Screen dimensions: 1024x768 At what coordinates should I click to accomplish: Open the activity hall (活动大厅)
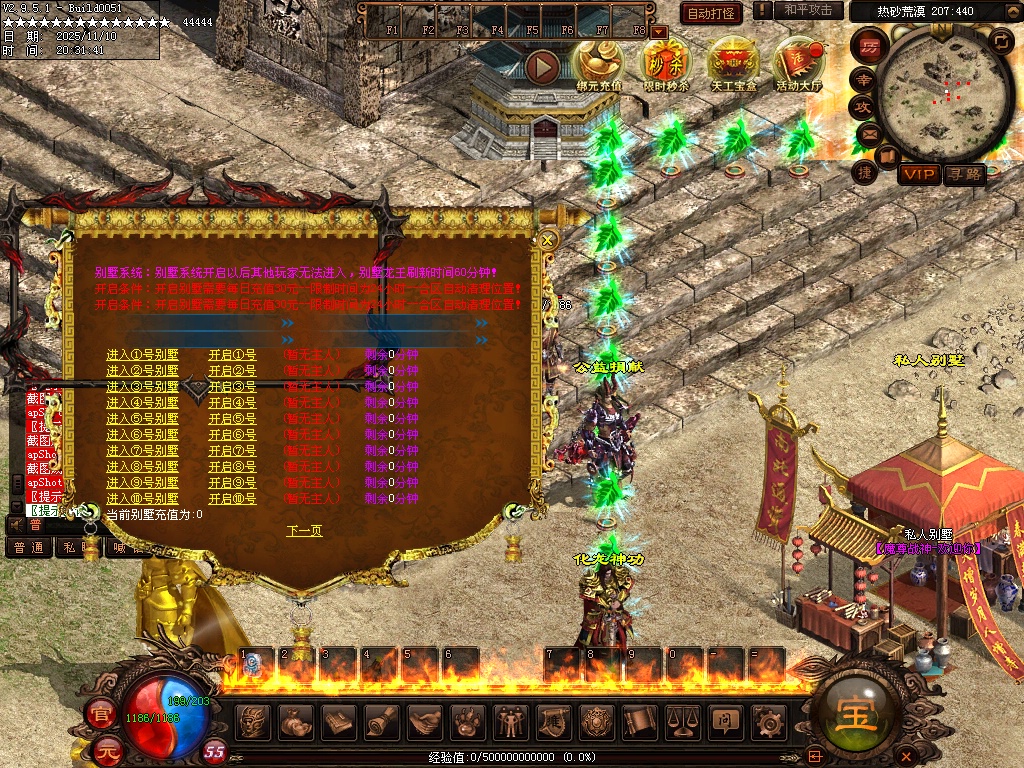799,66
